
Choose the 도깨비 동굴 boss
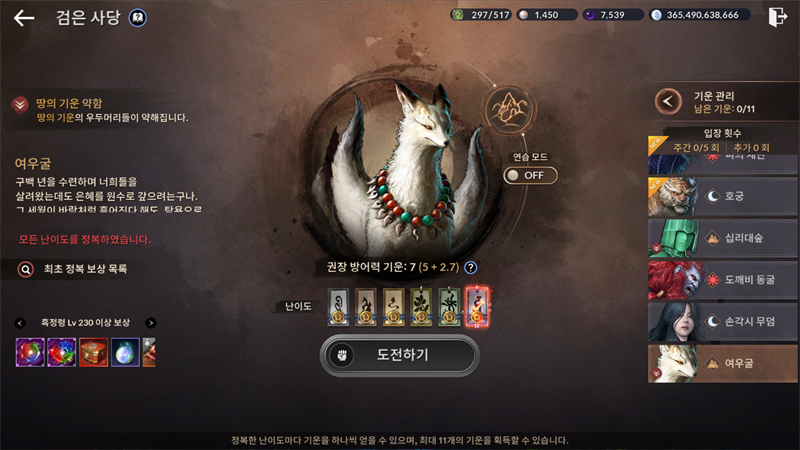click(722, 281)
